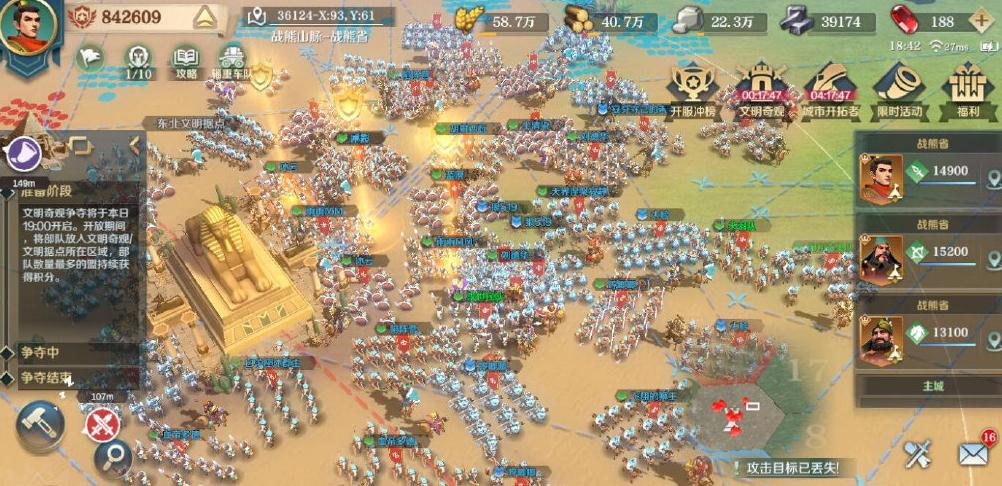The width and height of the screenshot is (1002, 486).
Task: Open the 1/10 helmet troop icon
Action: click(139, 60)
